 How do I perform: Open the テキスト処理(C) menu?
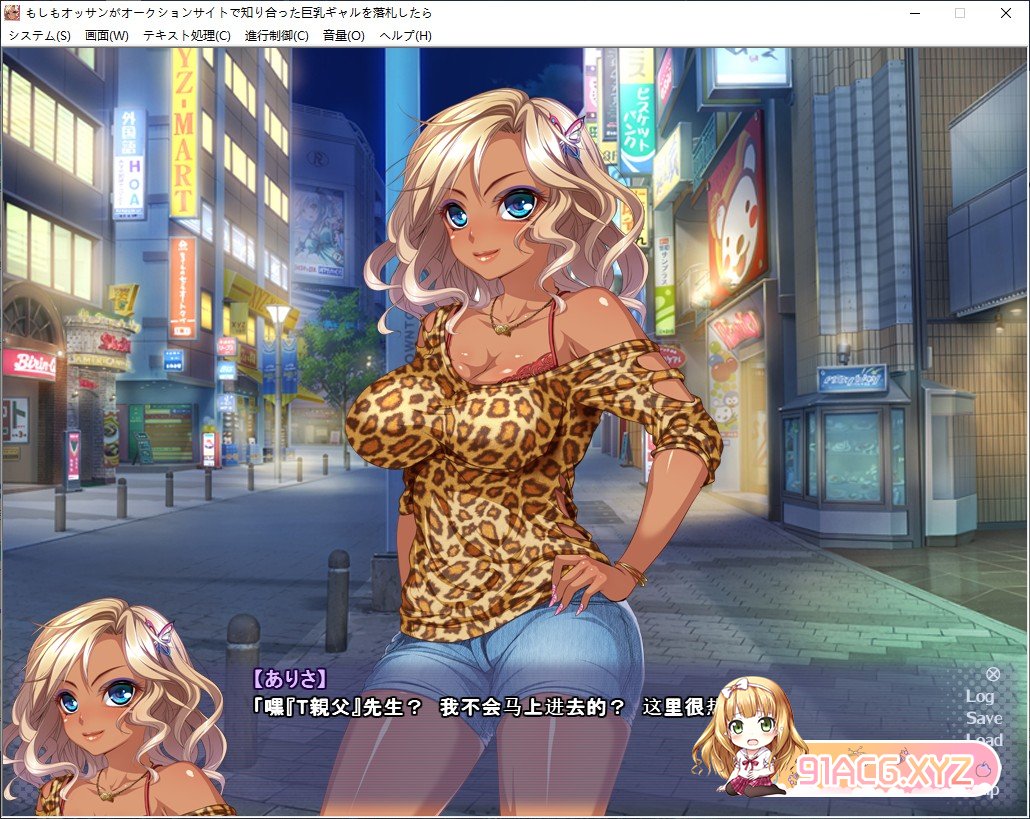187,35
